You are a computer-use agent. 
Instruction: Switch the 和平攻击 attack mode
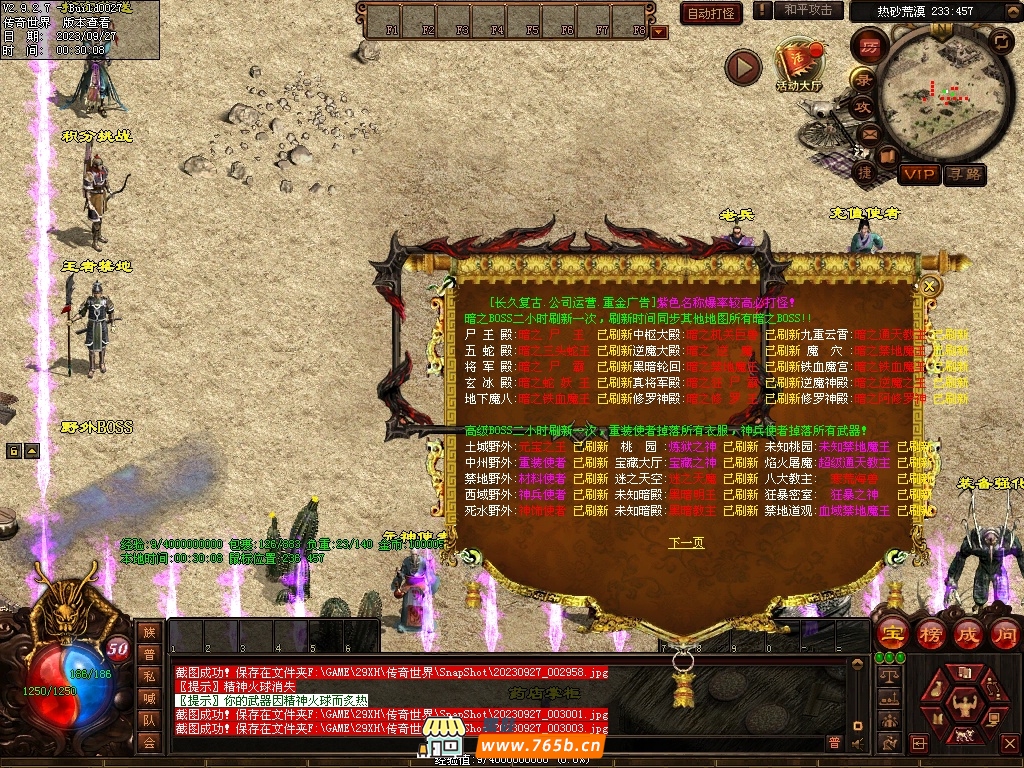tap(808, 10)
